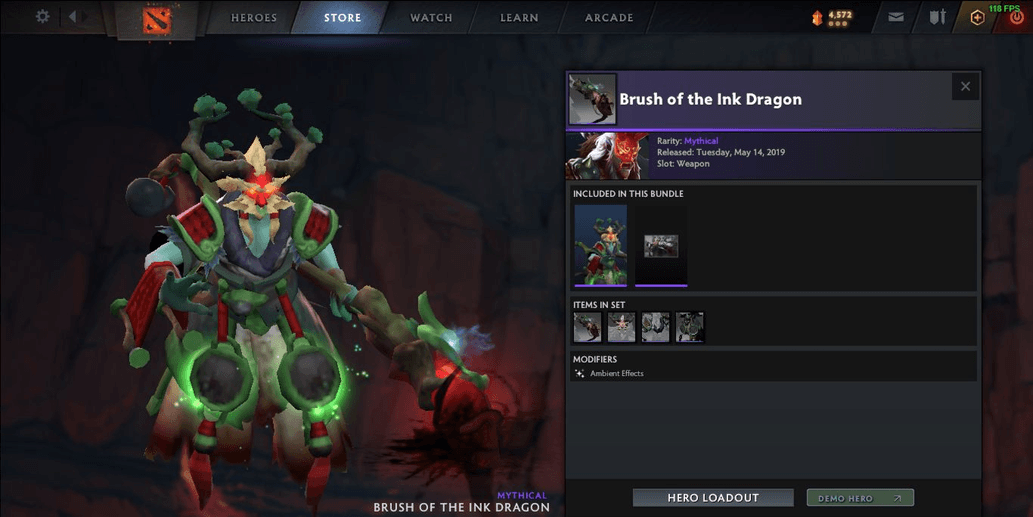Open the armory icon in top bar
1033x517 pixels.
[937, 17]
